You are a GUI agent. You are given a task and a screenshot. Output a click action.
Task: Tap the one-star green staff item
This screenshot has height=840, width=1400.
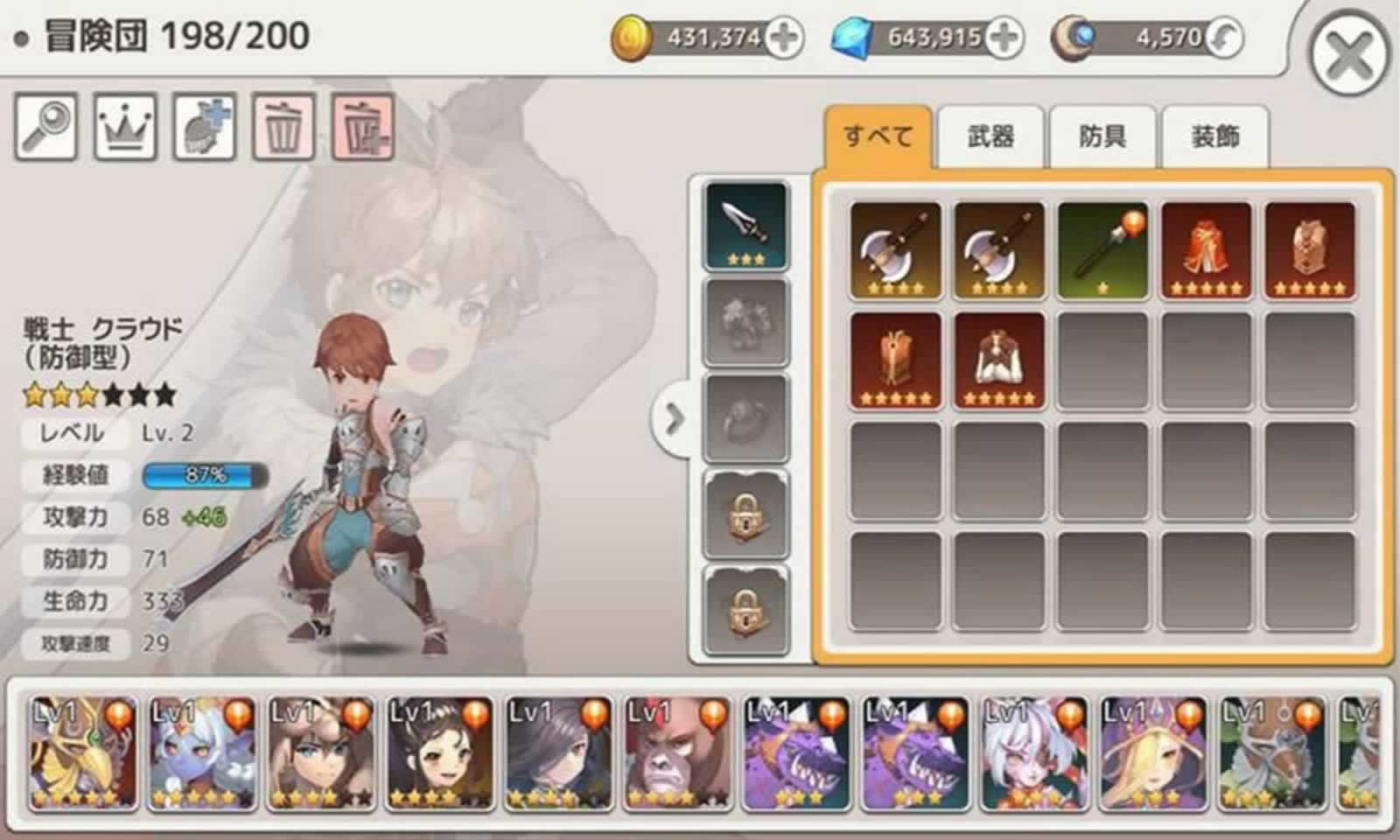click(x=1102, y=248)
